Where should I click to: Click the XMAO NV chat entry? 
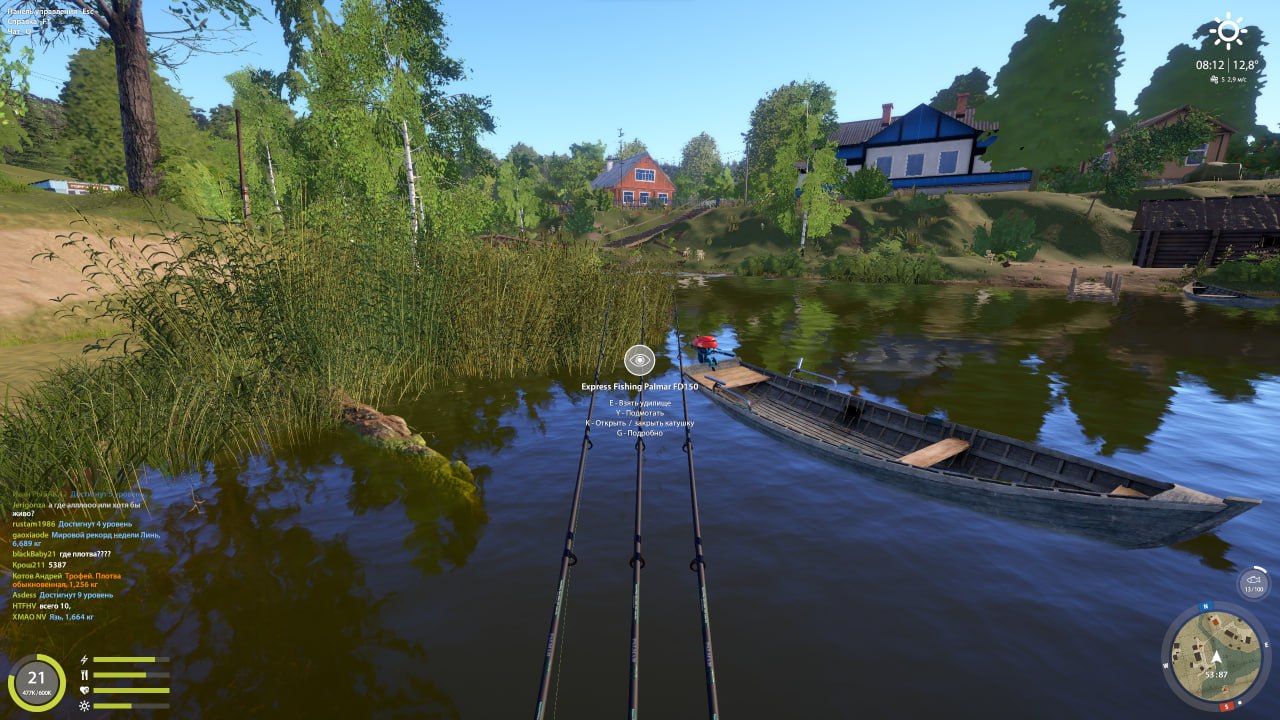pos(53,617)
